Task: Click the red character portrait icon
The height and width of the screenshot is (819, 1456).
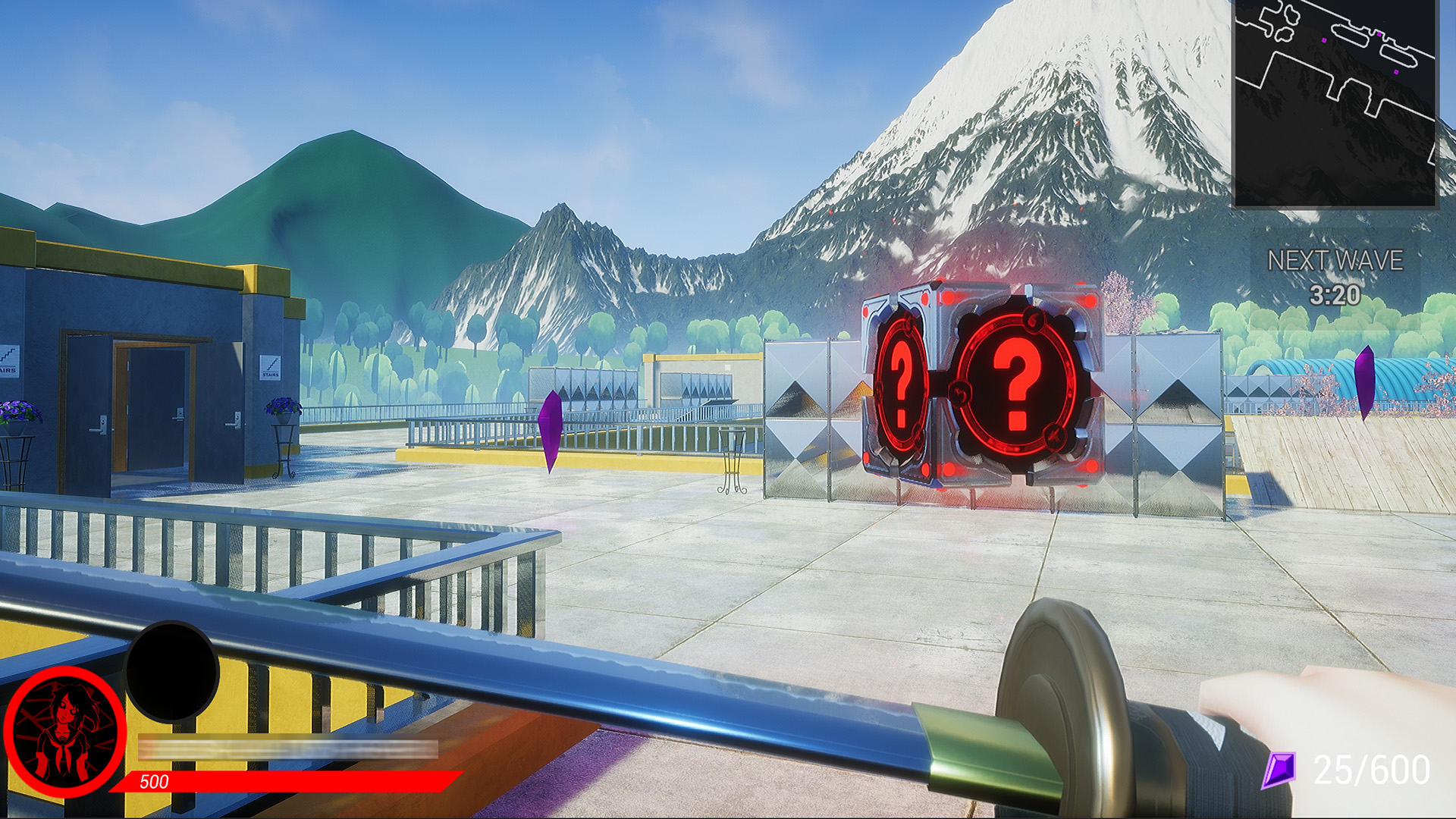Action: [x=67, y=729]
